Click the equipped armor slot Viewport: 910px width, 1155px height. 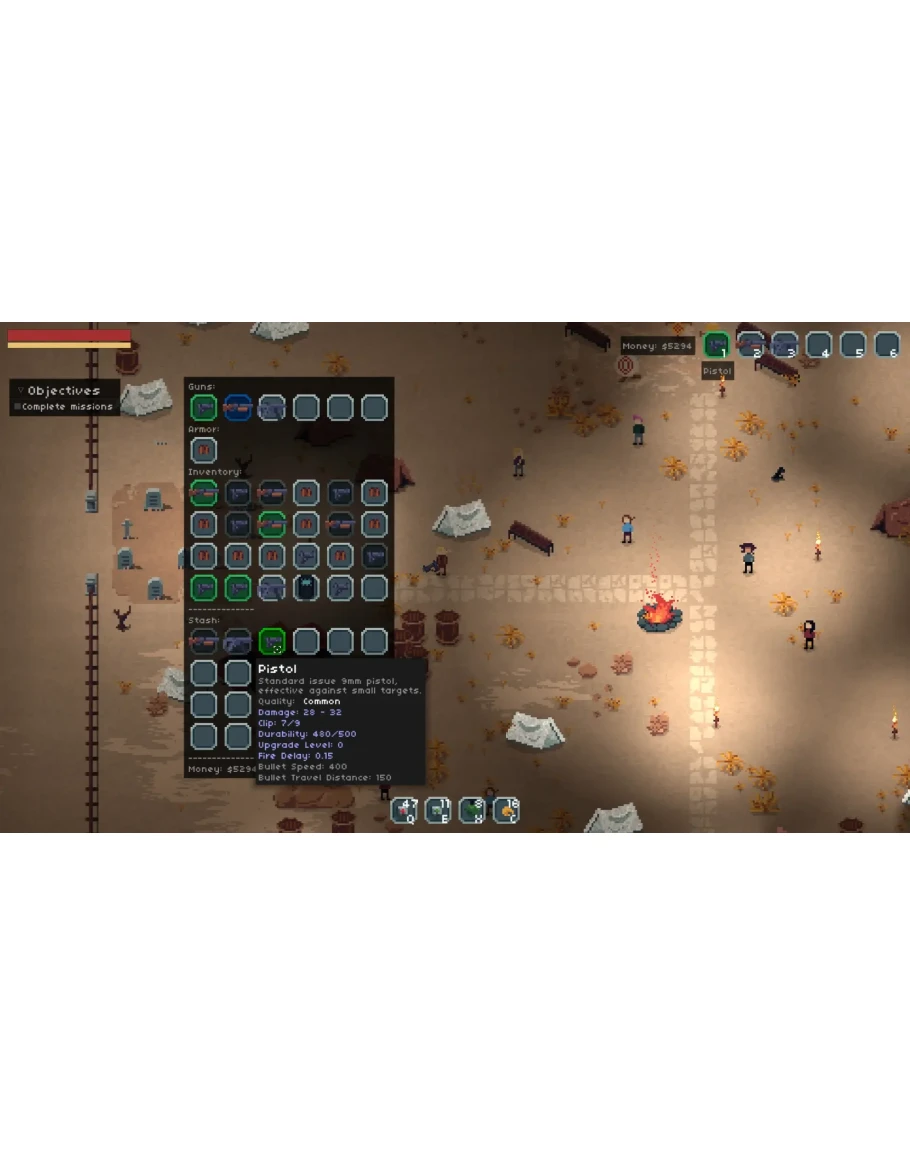[204, 450]
